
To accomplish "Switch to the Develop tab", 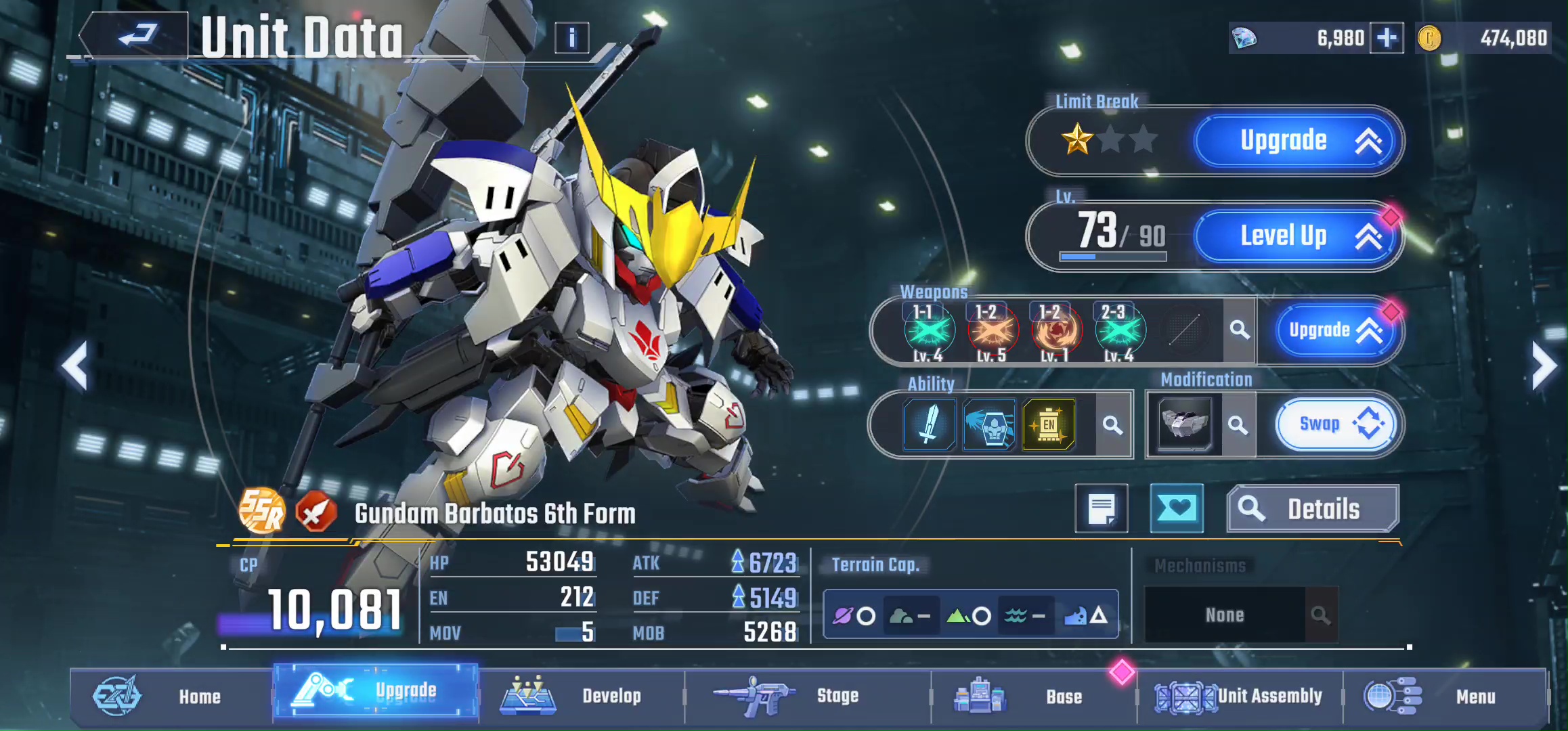I will [581, 696].
